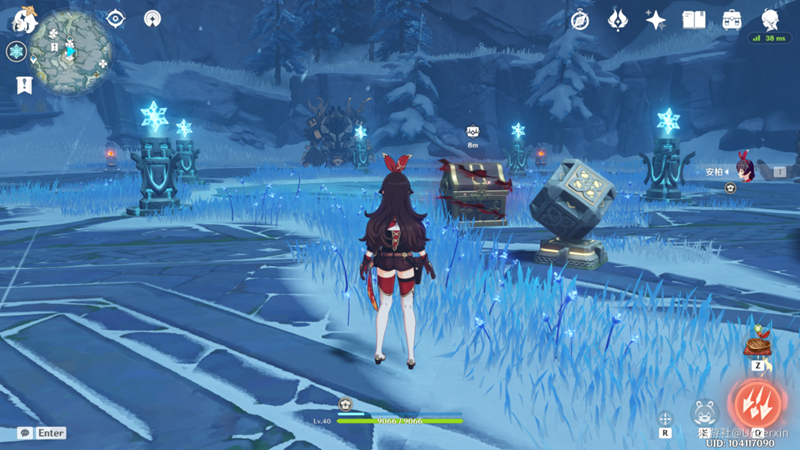This screenshot has width=800, height=450.
Task: Toggle the aiming crosshair mode button
Action: (x=665, y=420)
